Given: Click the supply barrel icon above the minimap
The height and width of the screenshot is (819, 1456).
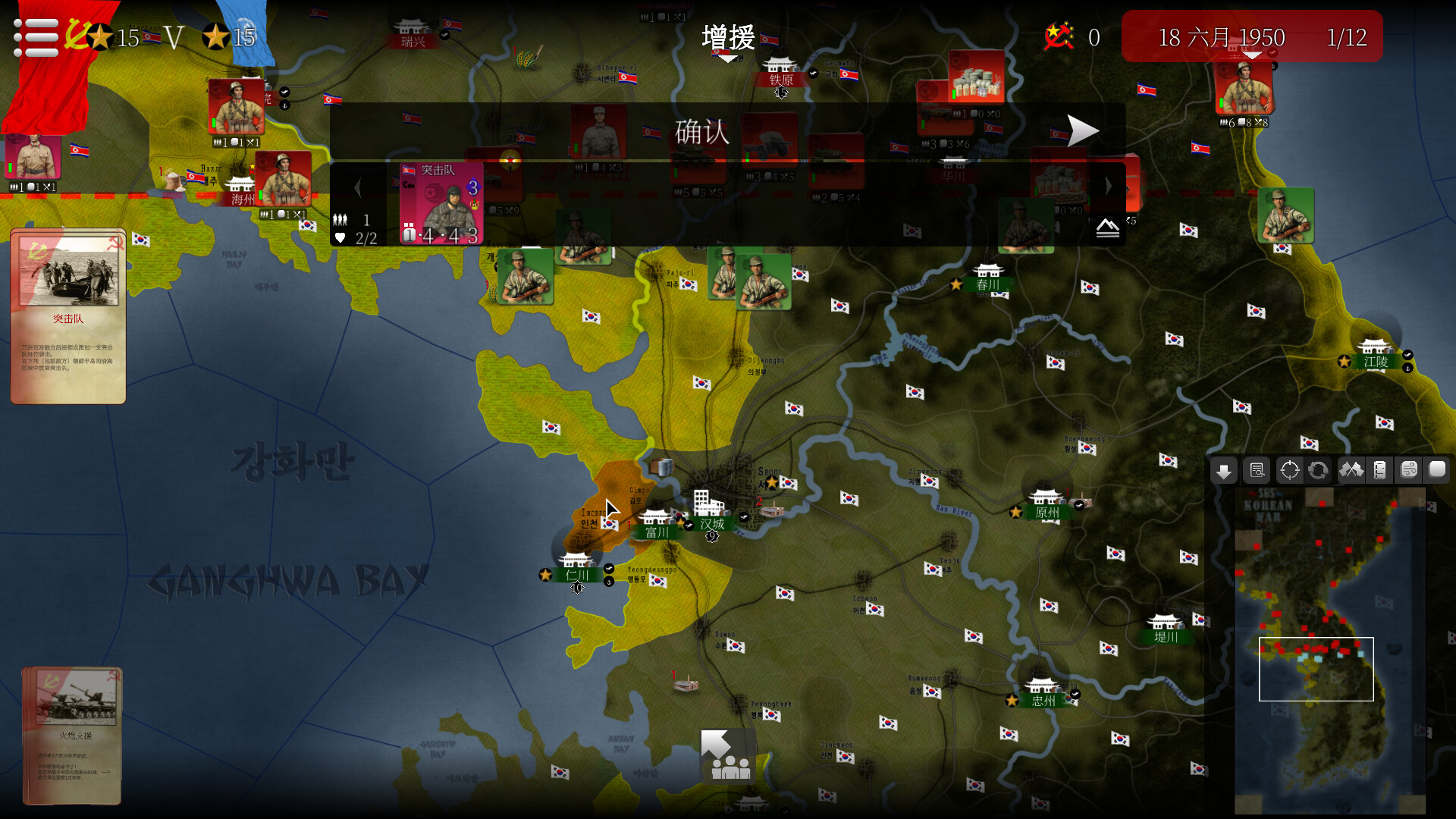Looking at the screenshot, I should click(x=1381, y=470).
